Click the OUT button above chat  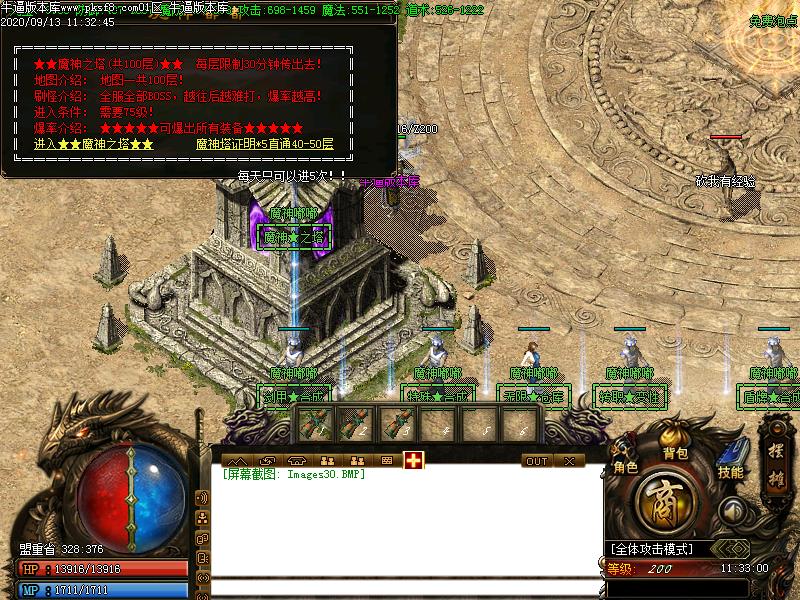(537, 461)
